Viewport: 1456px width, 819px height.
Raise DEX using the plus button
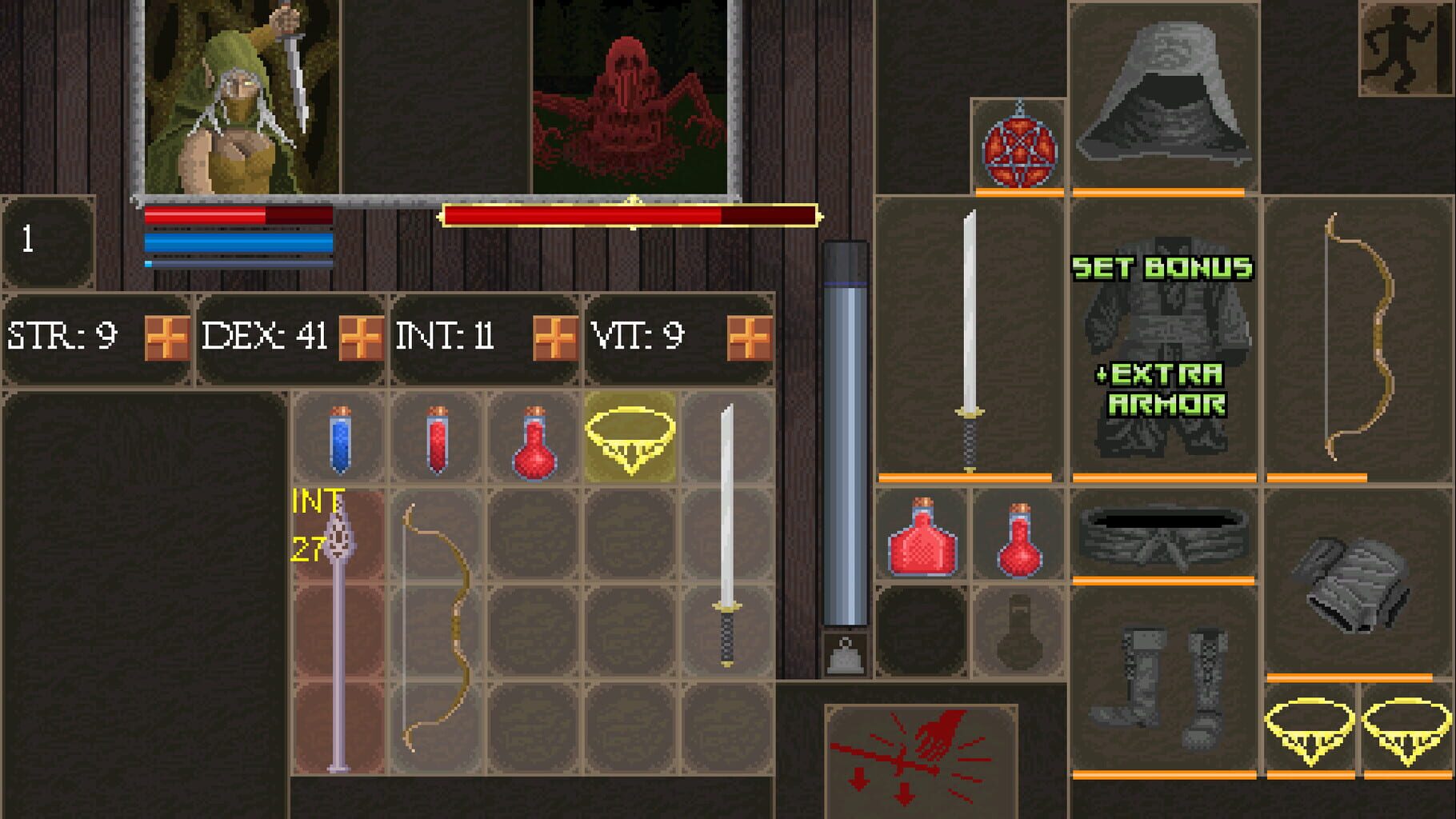[359, 338]
